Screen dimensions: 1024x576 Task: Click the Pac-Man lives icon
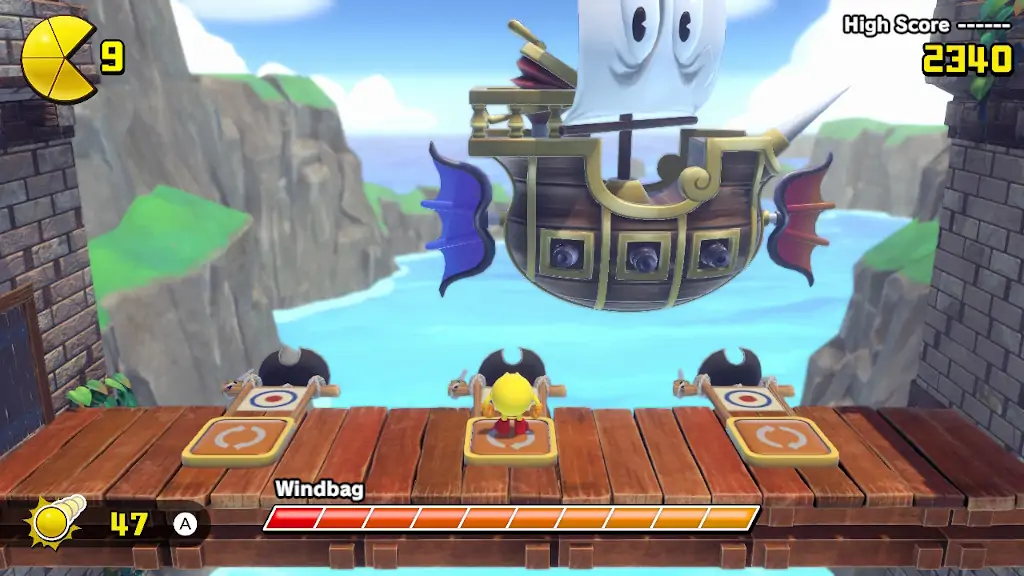(59, 60)
